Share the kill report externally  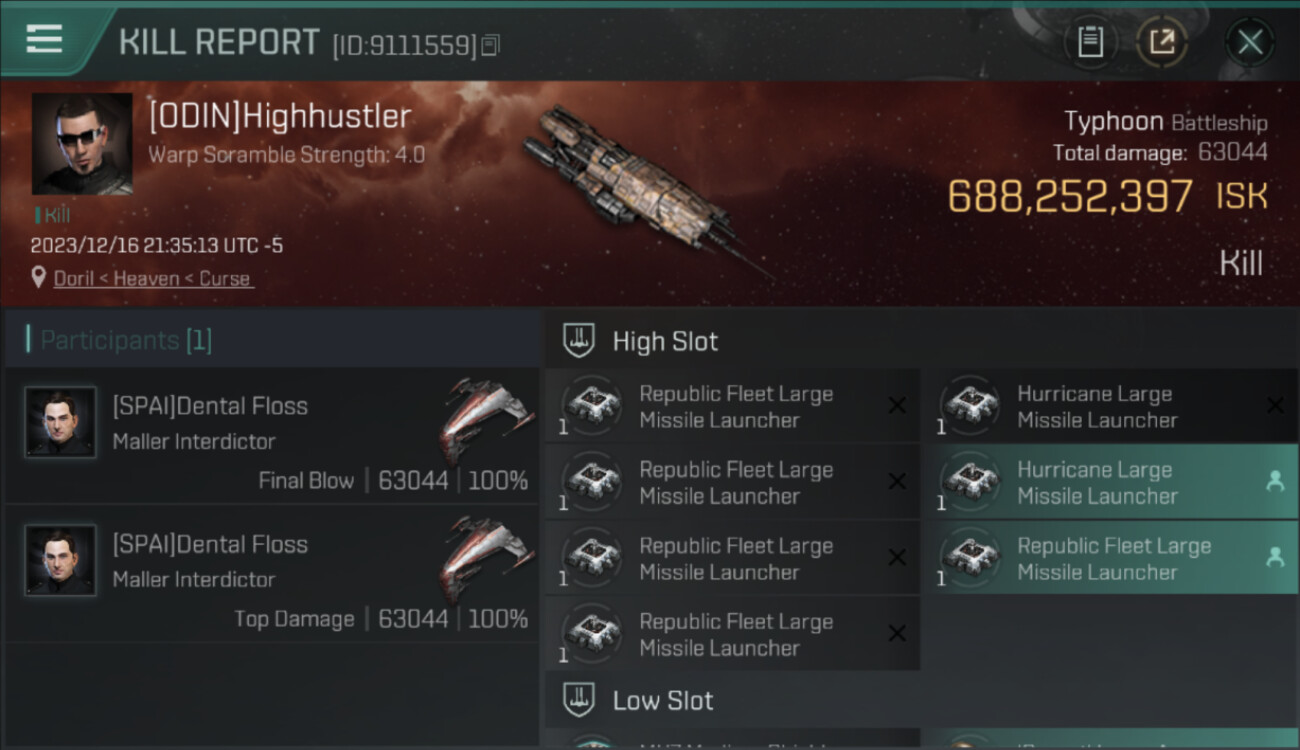(x=1161, y=42)
